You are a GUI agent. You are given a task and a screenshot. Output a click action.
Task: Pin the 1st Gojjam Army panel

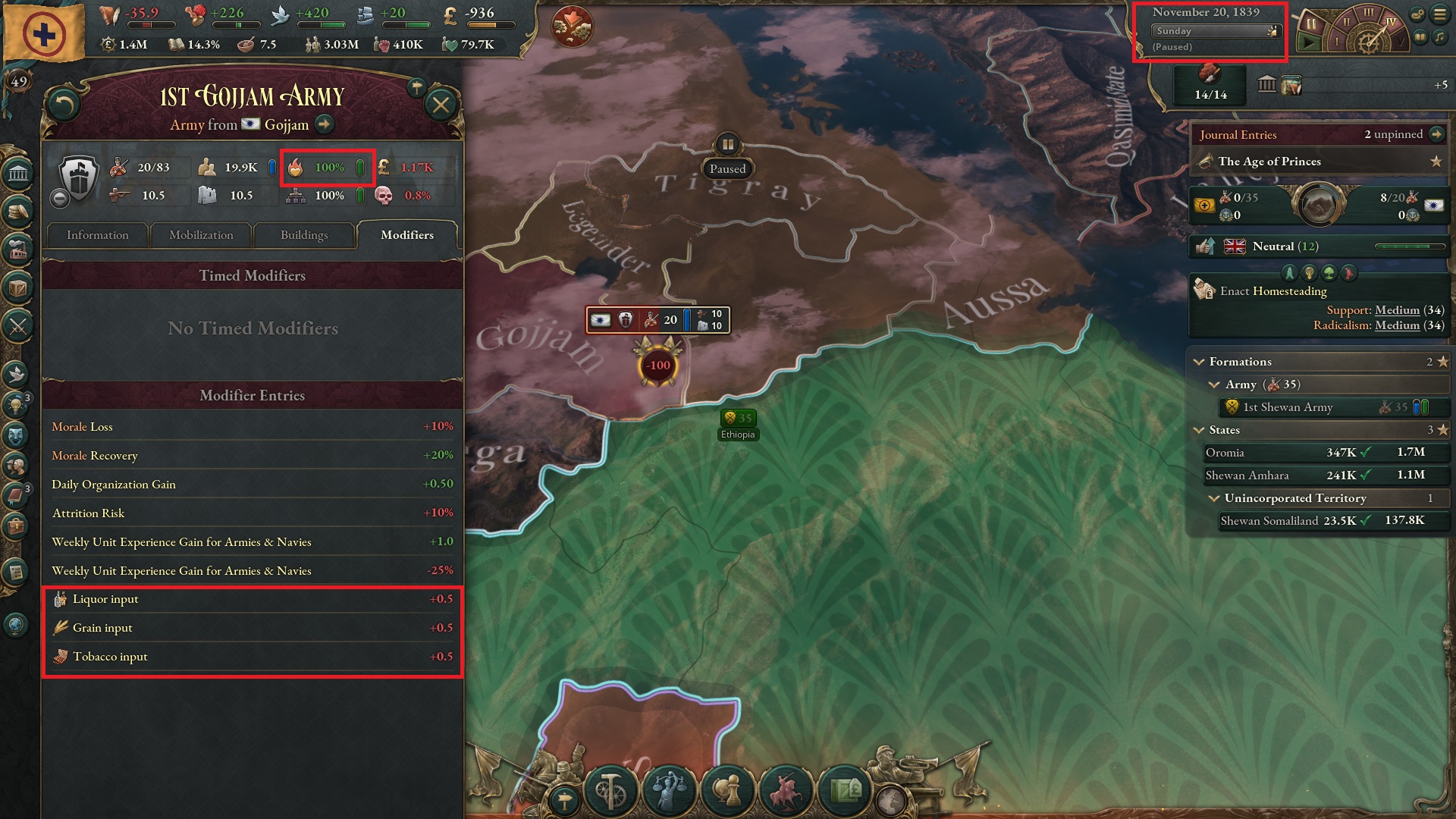pyautogui.click(x=416, y=88)
